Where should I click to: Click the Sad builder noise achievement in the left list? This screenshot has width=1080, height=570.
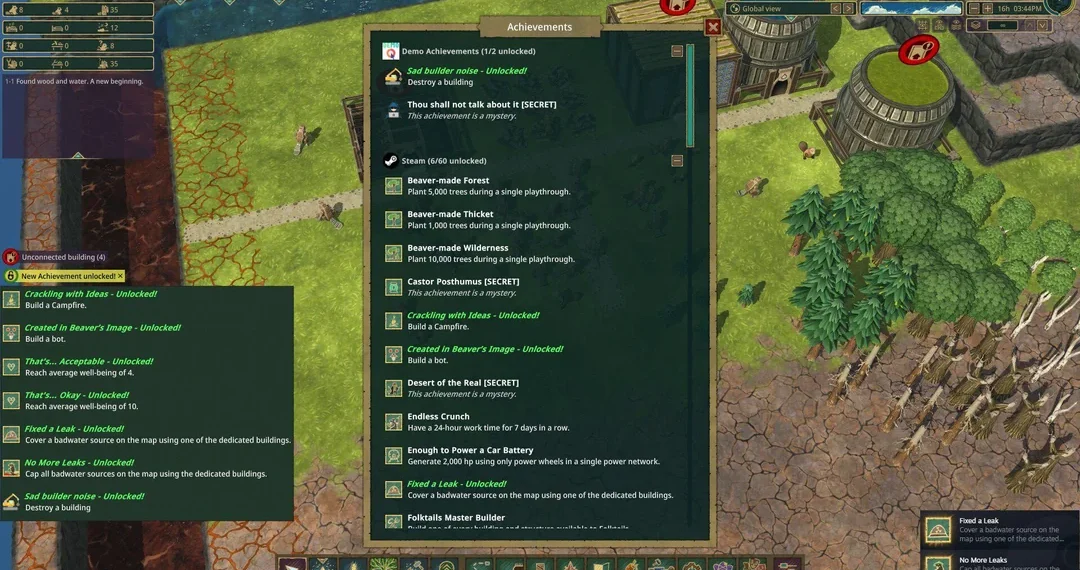(x=84, y=501)
